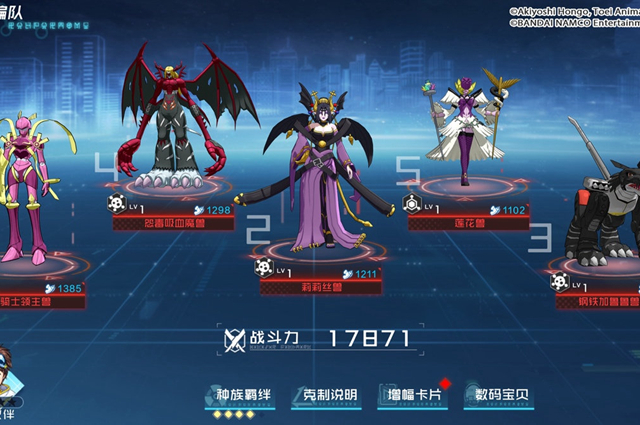640x425 pixels.
Task: Open the 克制说明 counter guide
Action: [x=326, y=395]
